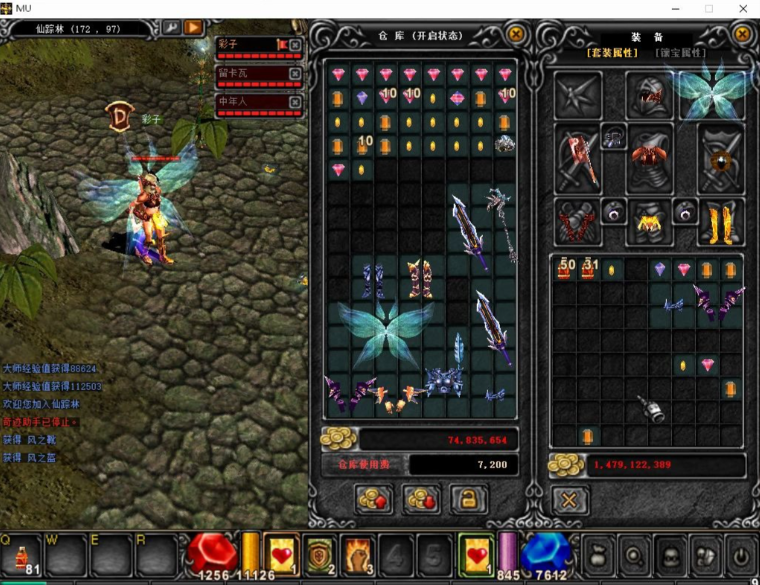This screenshot has width=760, height=585.
Task: Switch to the 镶宝属性 tab
Action: pos(680,53)
